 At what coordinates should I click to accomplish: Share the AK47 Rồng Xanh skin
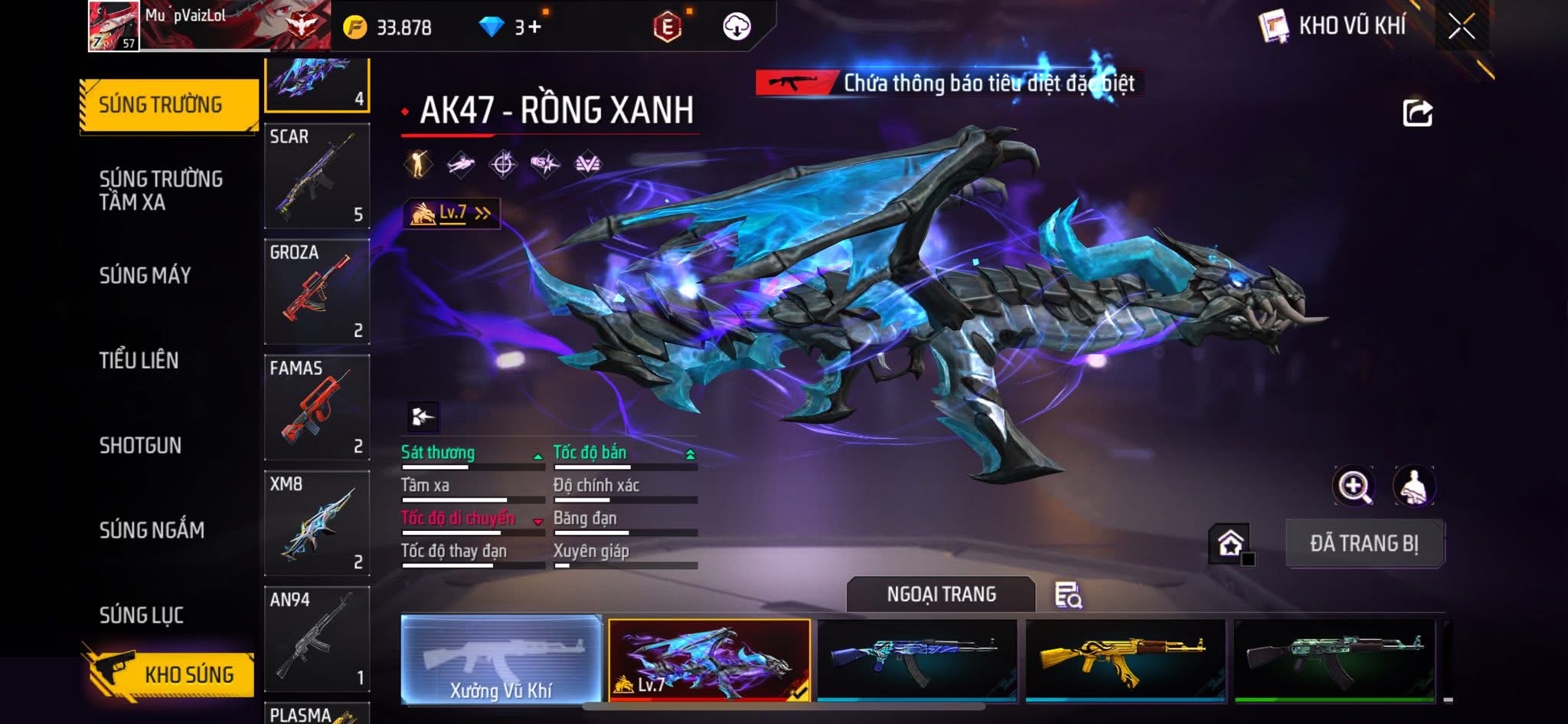point(1417,113)
